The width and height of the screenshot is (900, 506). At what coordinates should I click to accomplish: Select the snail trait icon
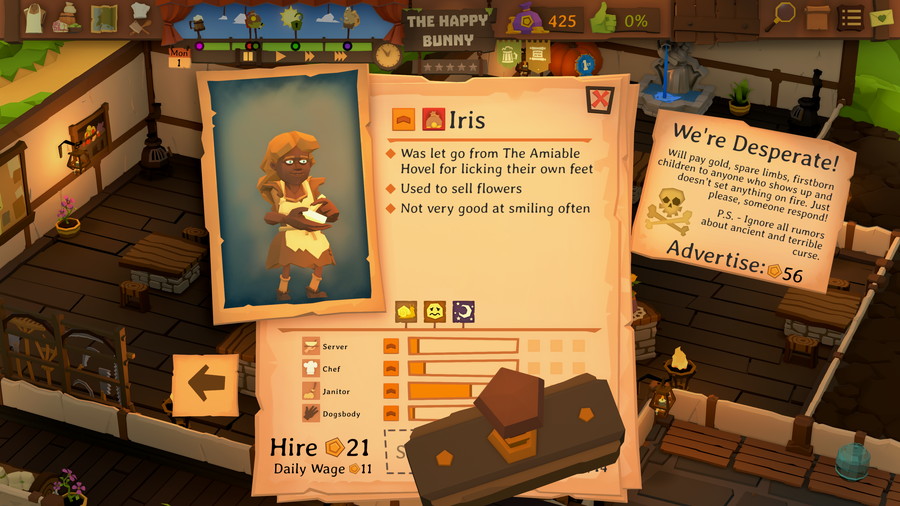(406, 312)
